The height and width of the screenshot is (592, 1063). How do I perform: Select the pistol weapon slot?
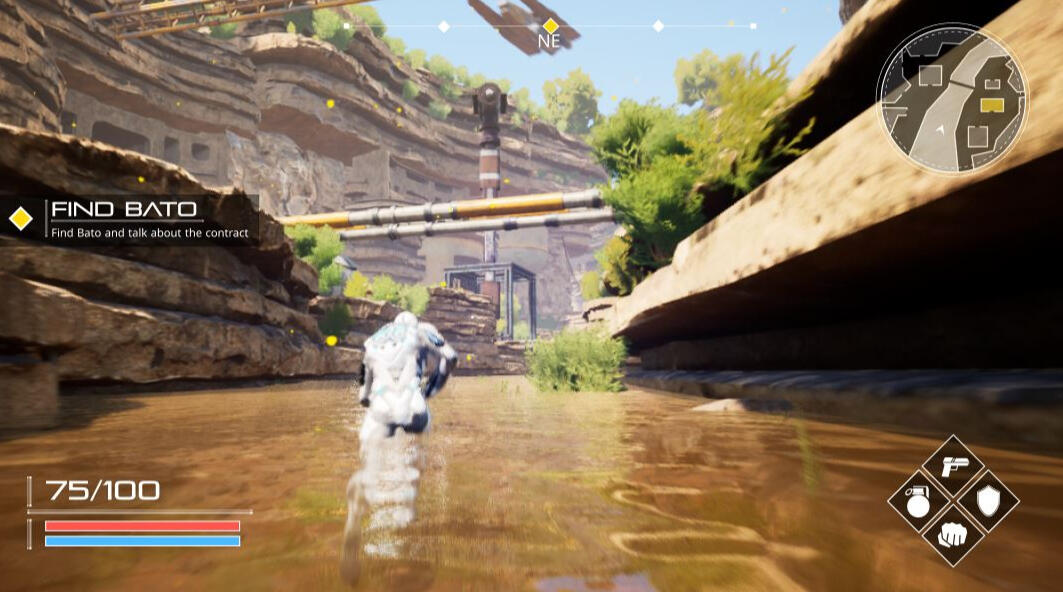pyautogui.click(x=953, y=466)
